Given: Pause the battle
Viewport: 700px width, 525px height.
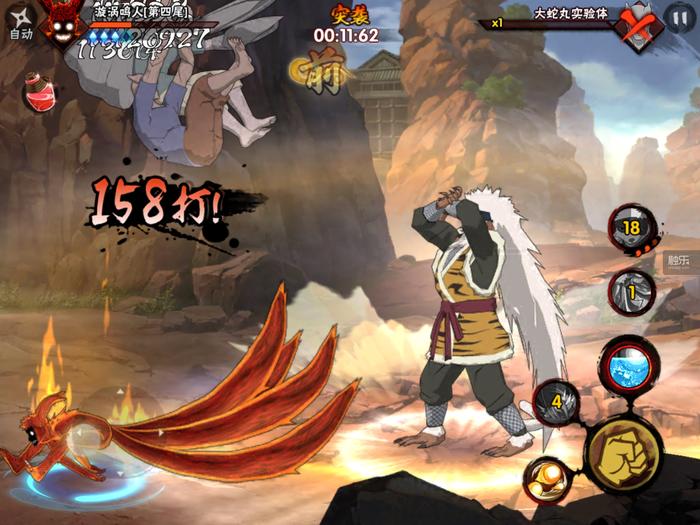Looking at the screenshot, I should coord(677,19).
